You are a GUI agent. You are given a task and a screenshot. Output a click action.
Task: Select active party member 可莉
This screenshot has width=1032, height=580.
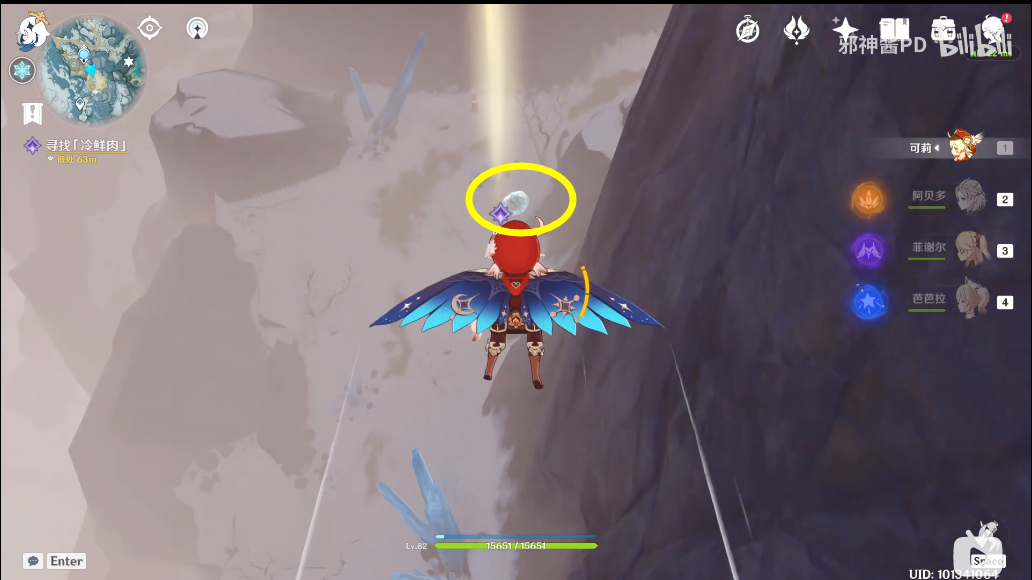[x=964, y=147]
